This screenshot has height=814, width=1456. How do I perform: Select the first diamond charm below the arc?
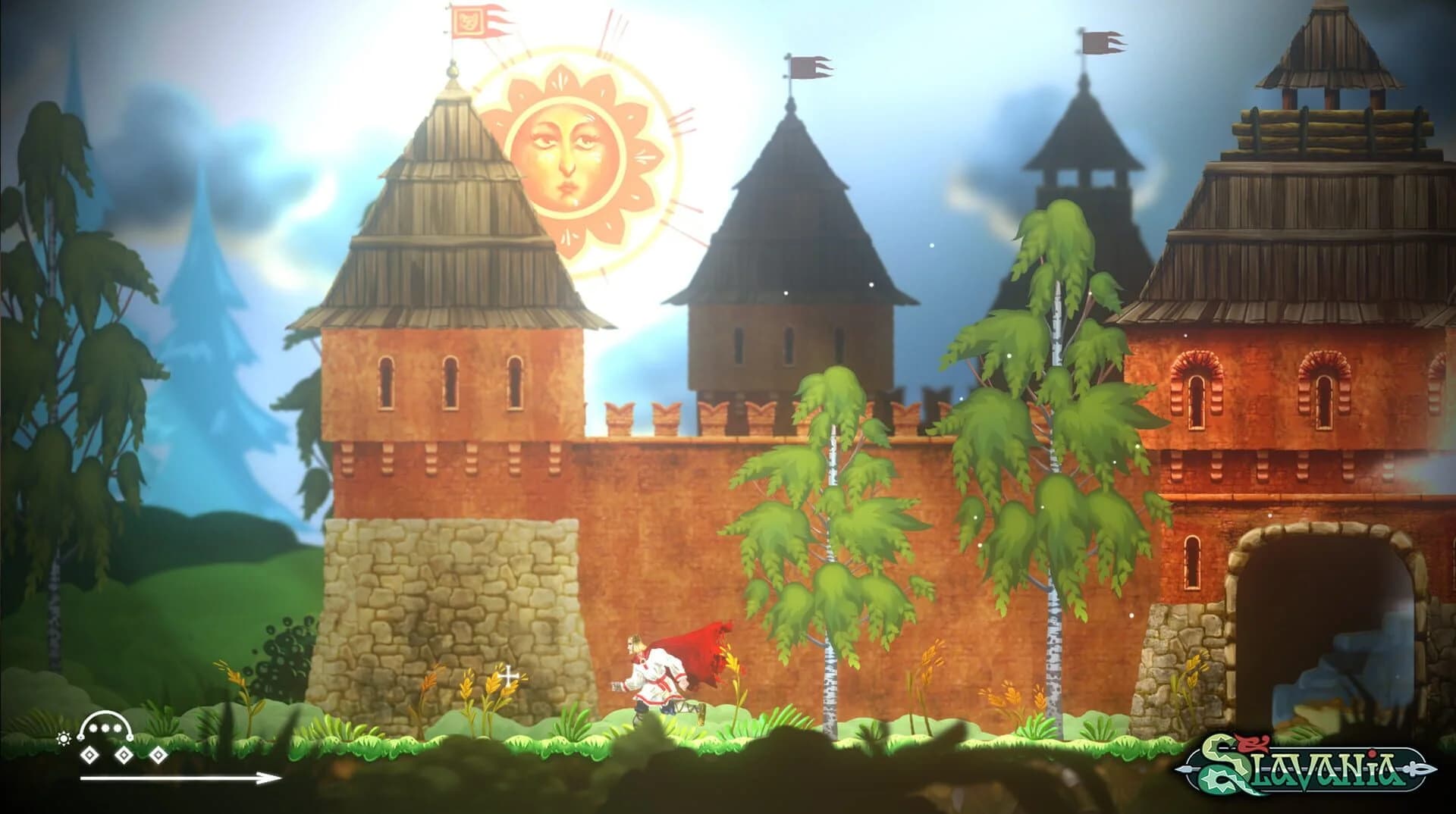pos(89,755)
